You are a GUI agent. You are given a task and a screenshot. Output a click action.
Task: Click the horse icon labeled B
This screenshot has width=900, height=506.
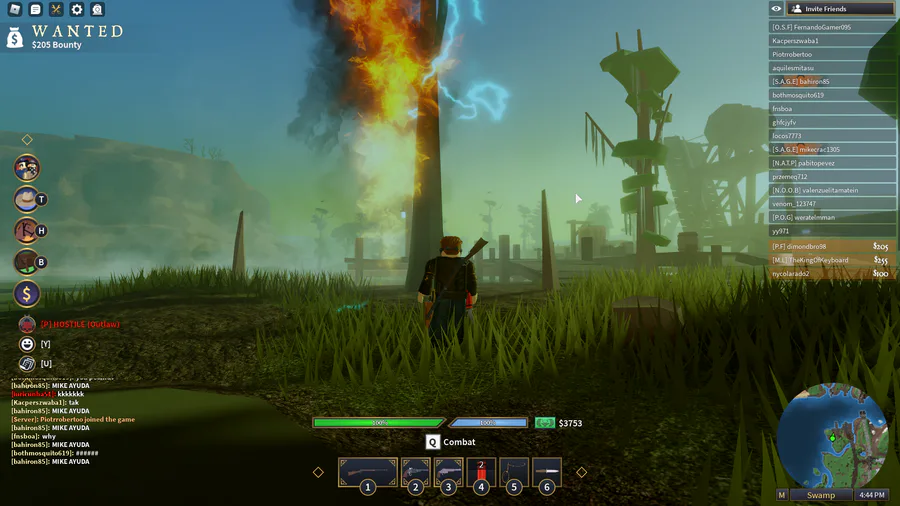pos(27,262)
